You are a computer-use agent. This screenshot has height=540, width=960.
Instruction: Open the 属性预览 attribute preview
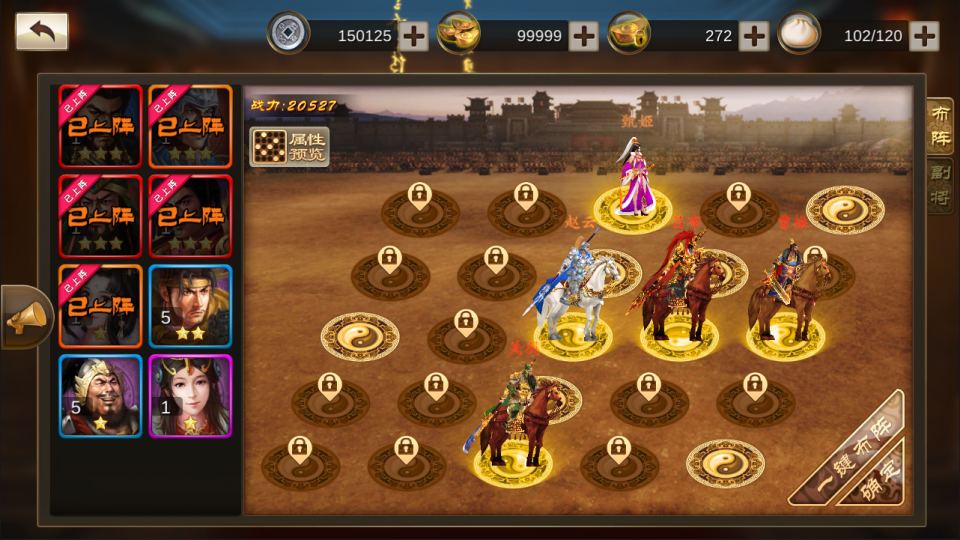click(x=288, y=146)
